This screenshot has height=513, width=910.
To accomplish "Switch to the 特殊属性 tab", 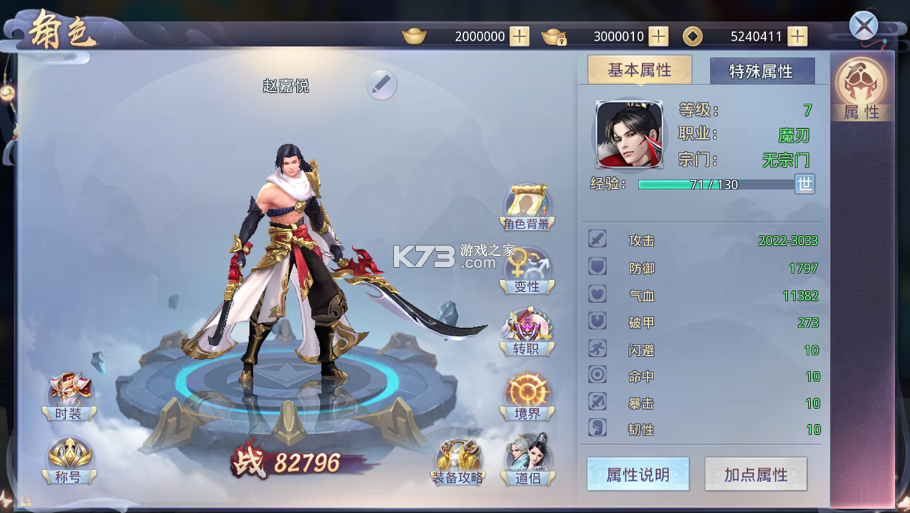I will point(761,71).
